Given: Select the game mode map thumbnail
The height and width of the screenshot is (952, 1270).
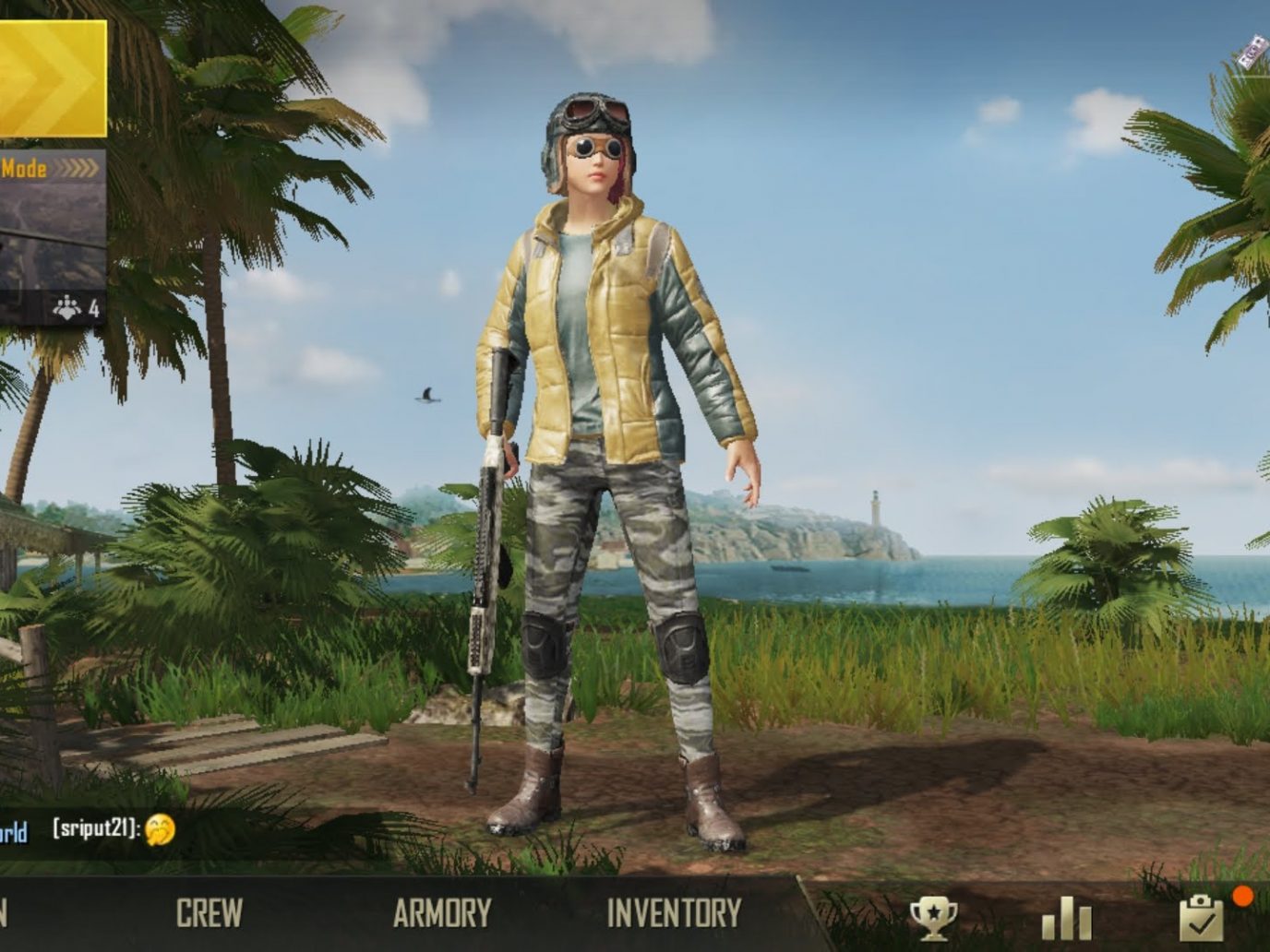Looking at the screenshot, I should pyautogui.click(x=51, y=240).
